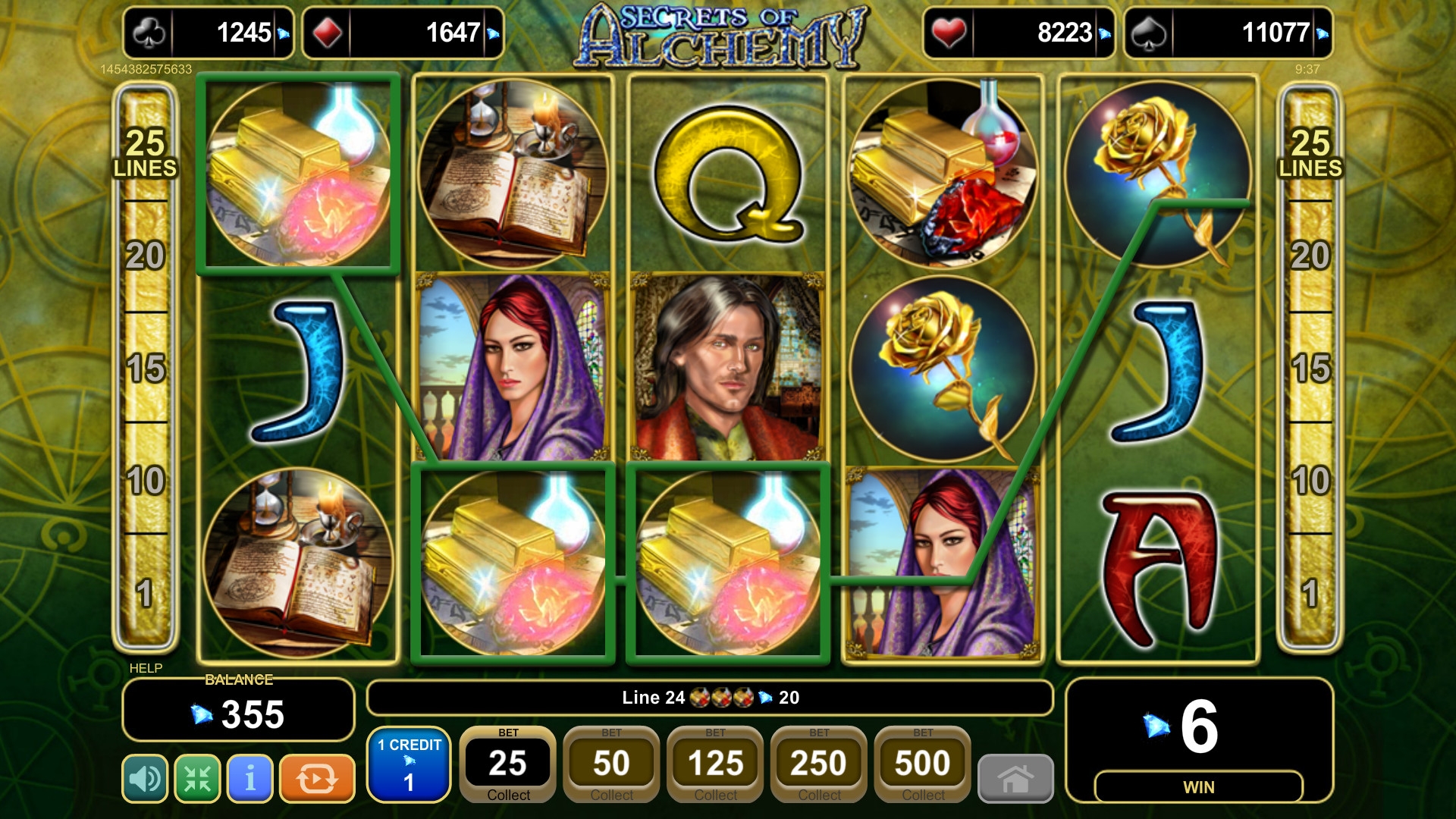1456x819 pixels.
Task: Set 15 lines on the left gold bar
Action: (146, 368)
